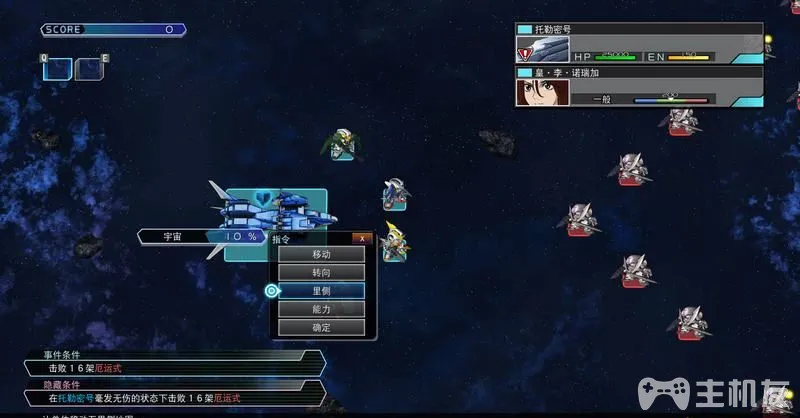Select the 转向 command
The width and height of the screenshot is (800, 418).
321,272
